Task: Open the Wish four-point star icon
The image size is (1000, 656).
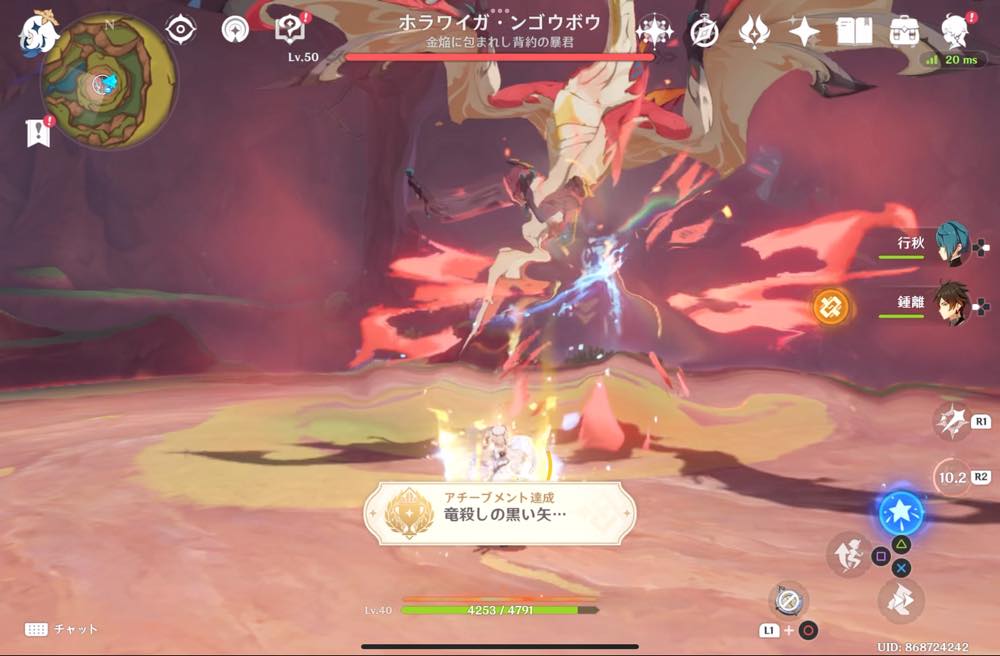Action: click(x=804, y=32)
